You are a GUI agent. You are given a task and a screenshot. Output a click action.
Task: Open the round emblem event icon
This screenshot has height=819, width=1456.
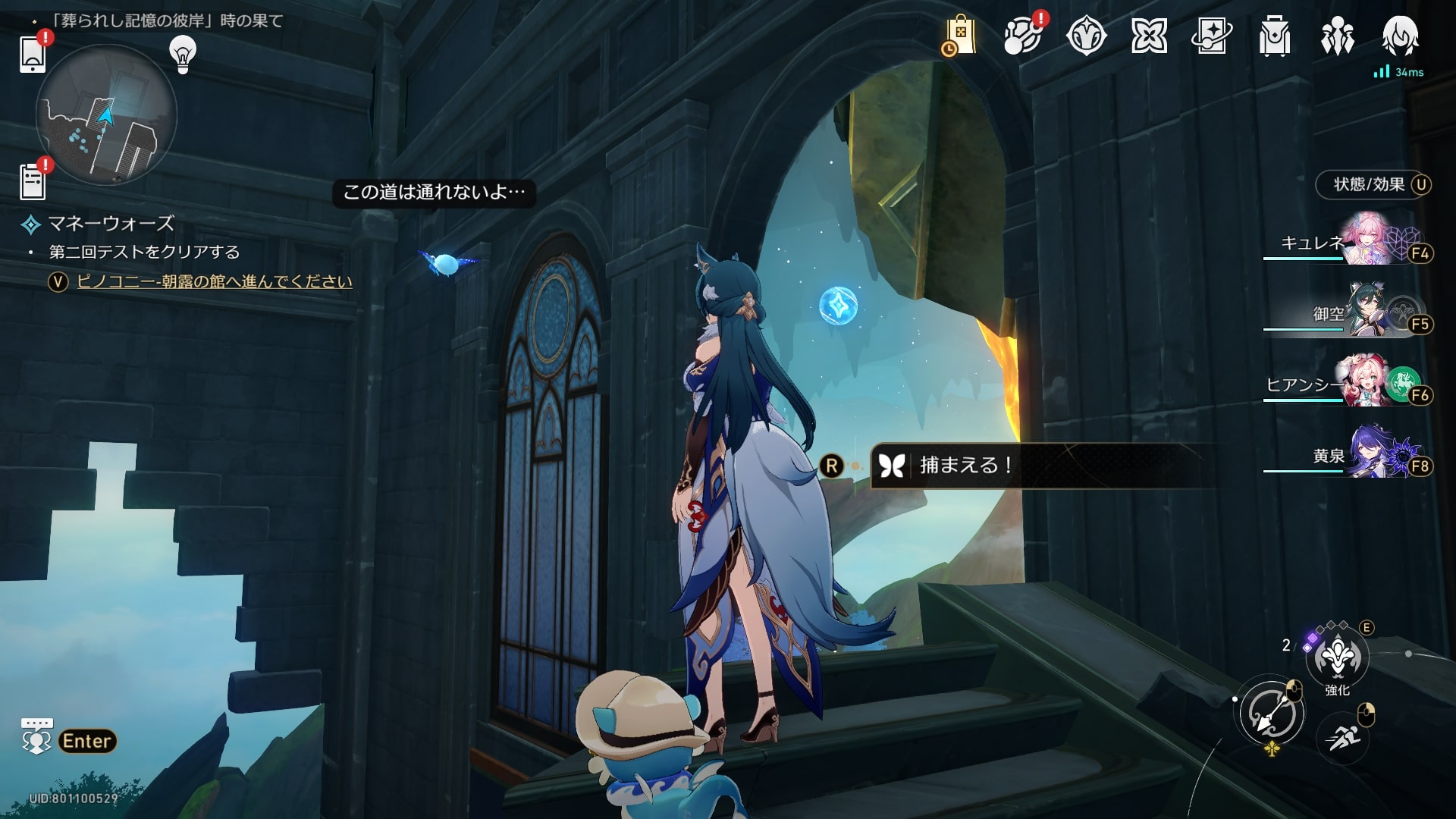coord(1086,36)
